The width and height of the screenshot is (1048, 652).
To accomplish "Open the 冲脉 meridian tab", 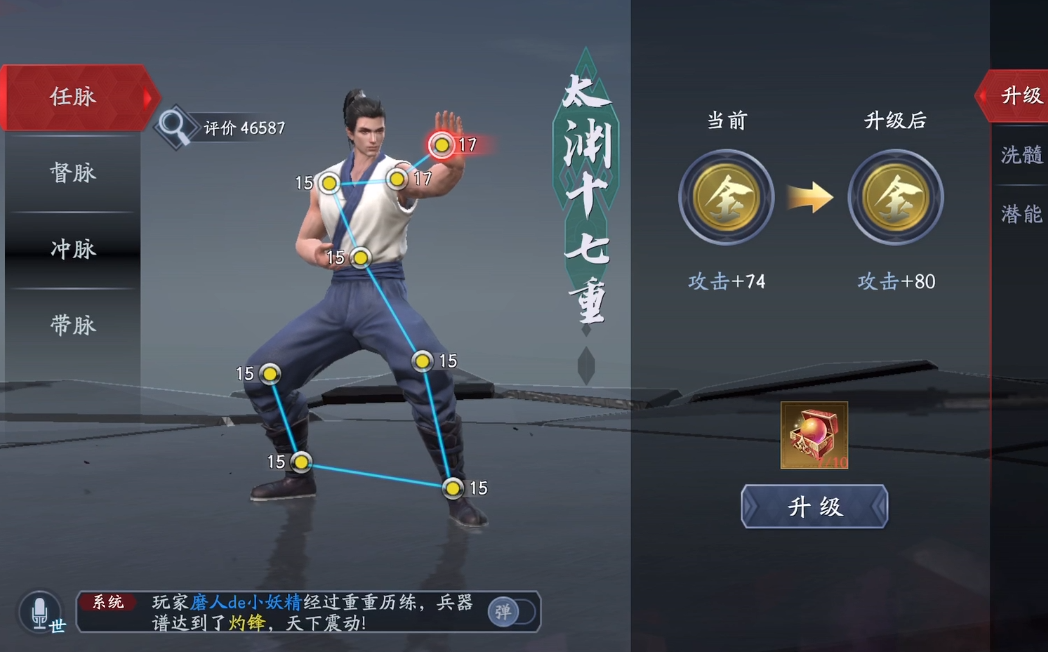I will [73, 249].
